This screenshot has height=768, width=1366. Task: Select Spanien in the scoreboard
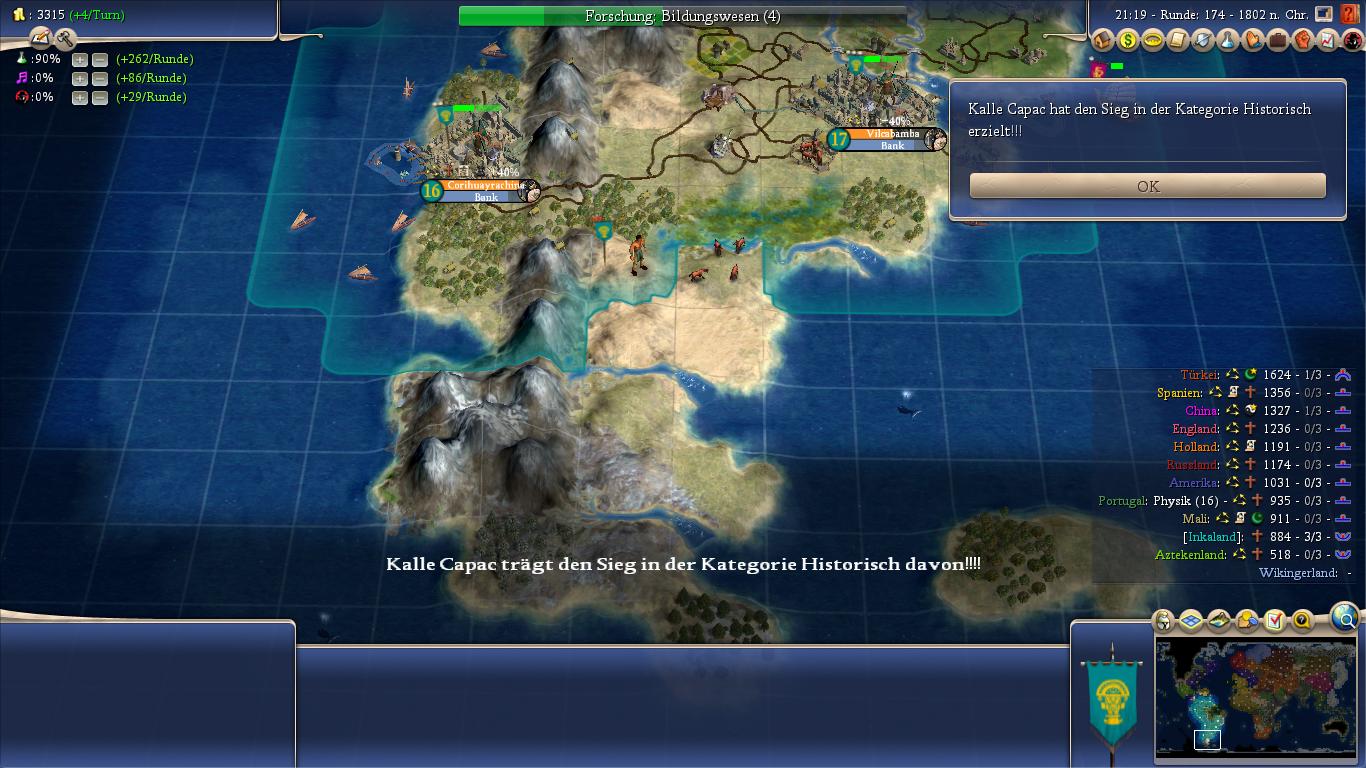(x=1180, y=393)
